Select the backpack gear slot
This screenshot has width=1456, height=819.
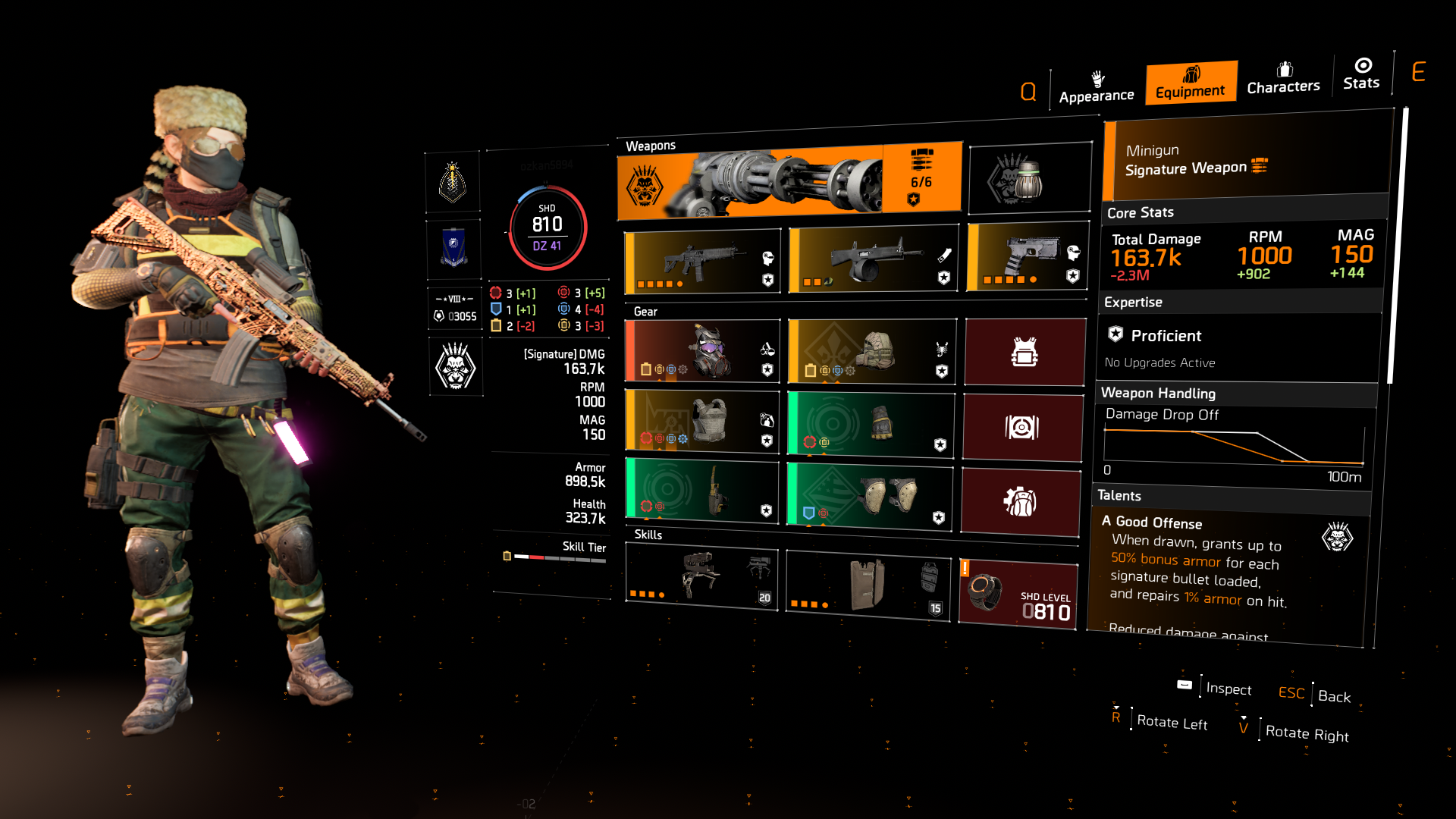[870, 351]
